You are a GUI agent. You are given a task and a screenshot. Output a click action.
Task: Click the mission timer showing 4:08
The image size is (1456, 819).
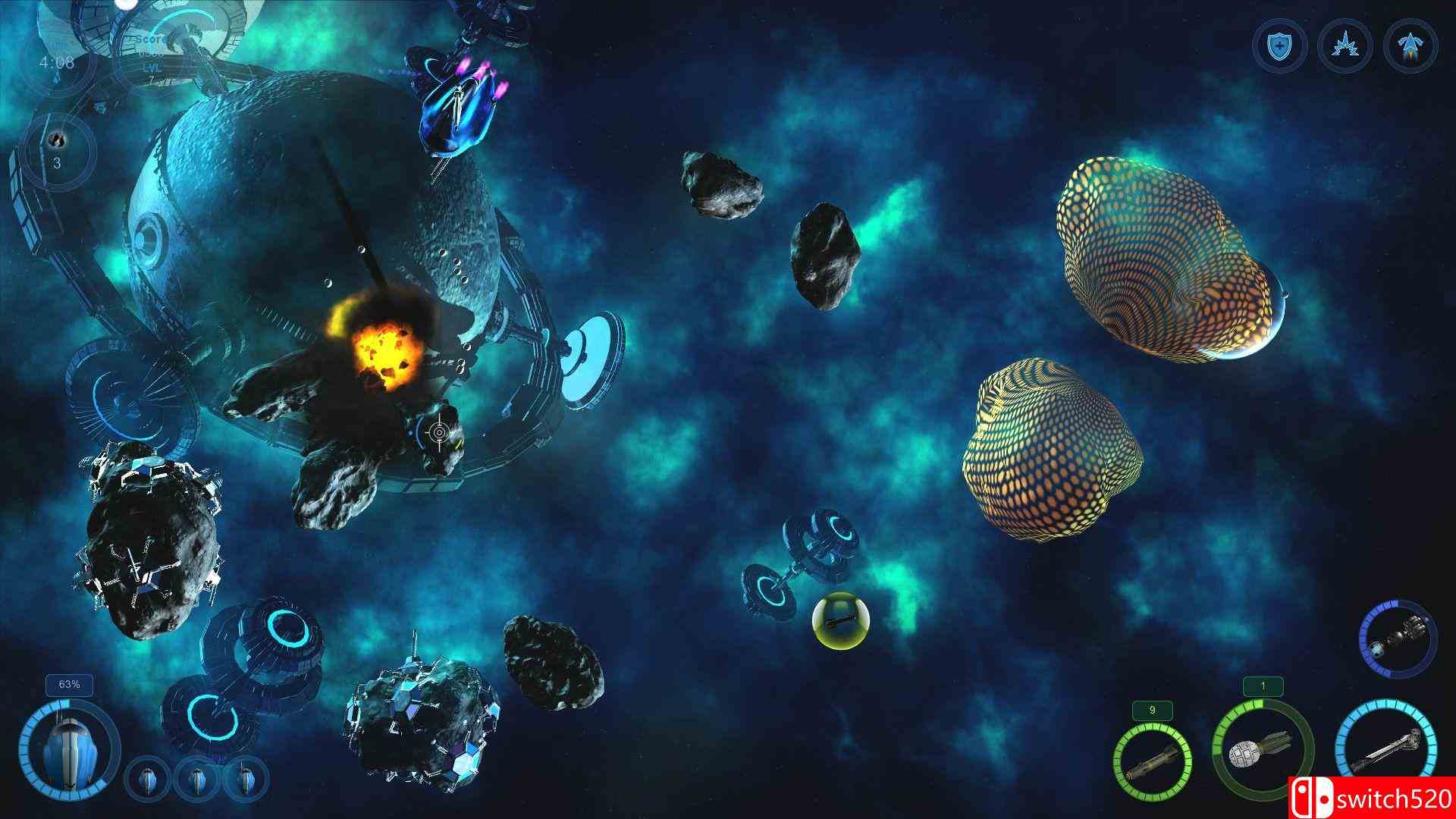(57, 62)
